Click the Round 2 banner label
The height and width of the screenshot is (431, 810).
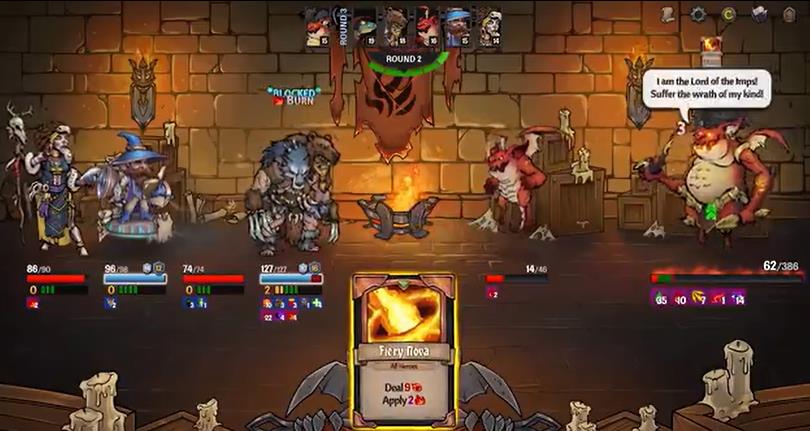[402, 59]
